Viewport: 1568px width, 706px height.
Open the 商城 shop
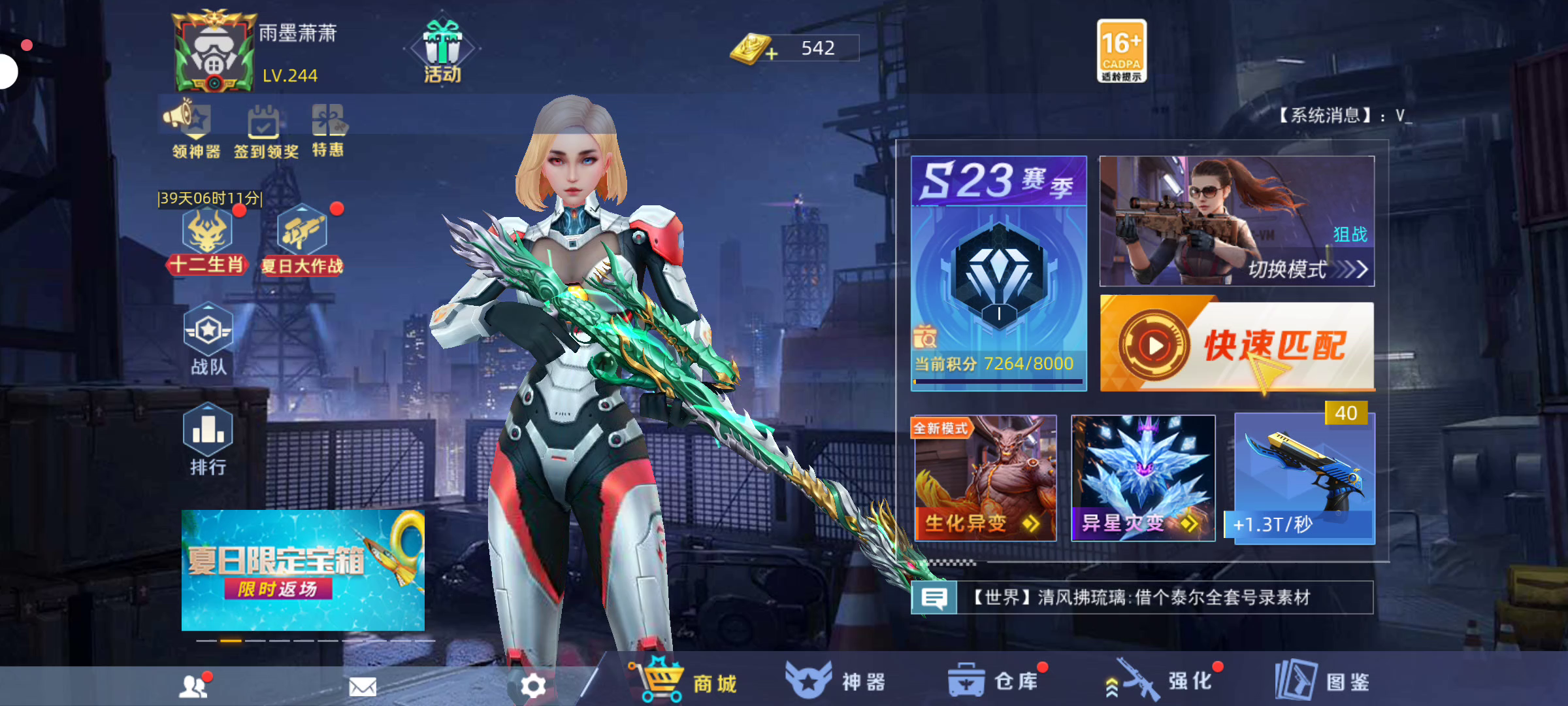(x=686, y=681)
